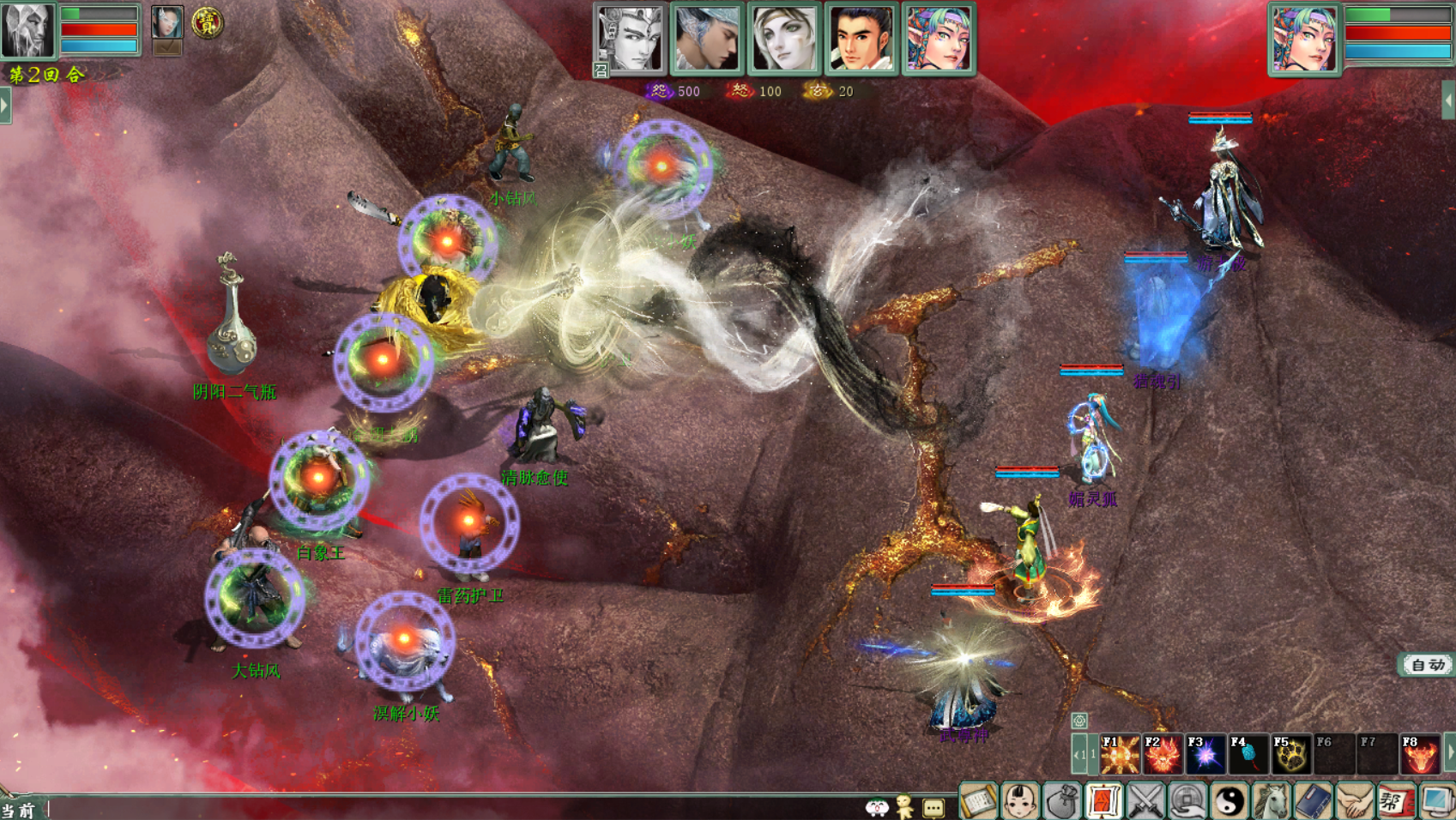The height and width of the screenshot is (820, 1456).
Task: Cast the F3 purple starburst skill
Action: point(1205,754)
